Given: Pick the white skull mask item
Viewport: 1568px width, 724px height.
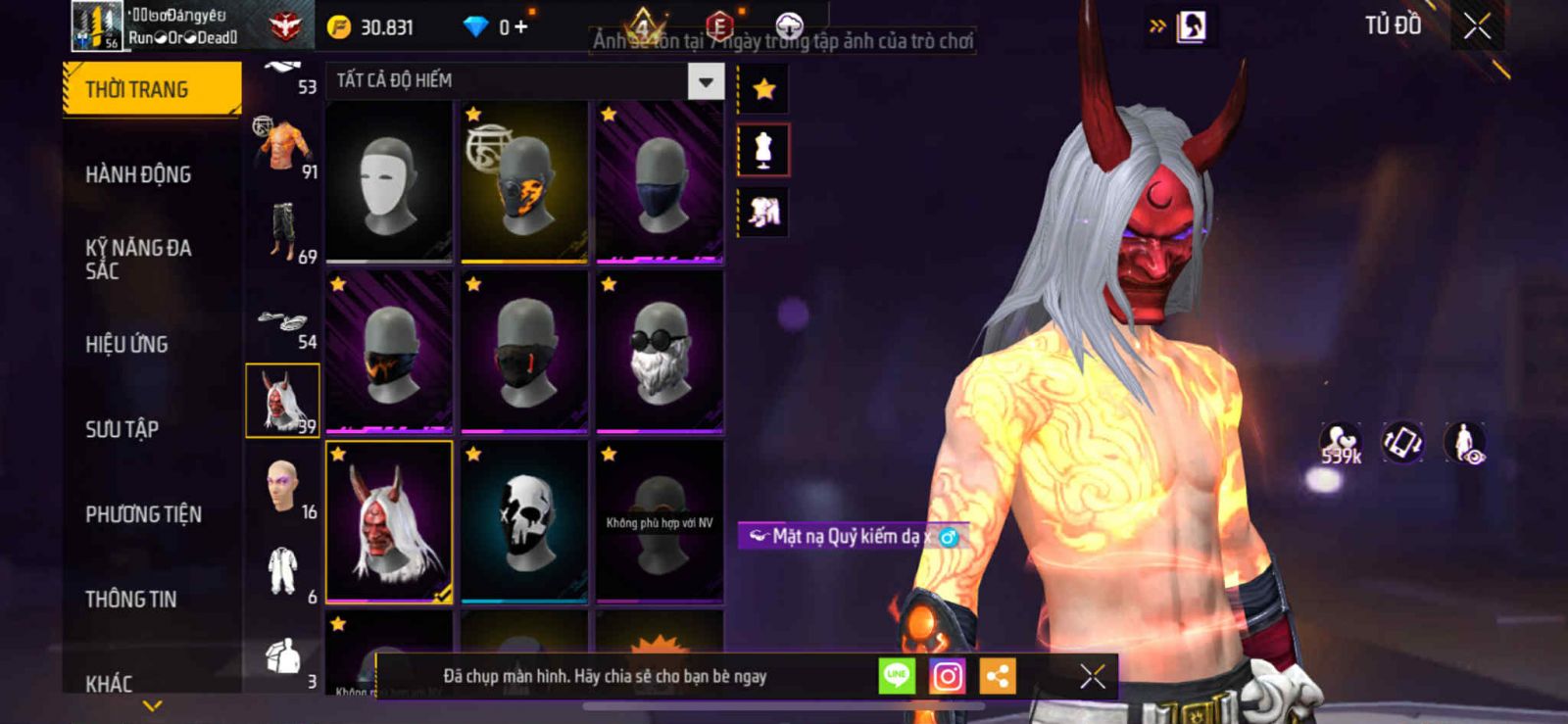Looking at the screenshot, I should tap(524, 521).
